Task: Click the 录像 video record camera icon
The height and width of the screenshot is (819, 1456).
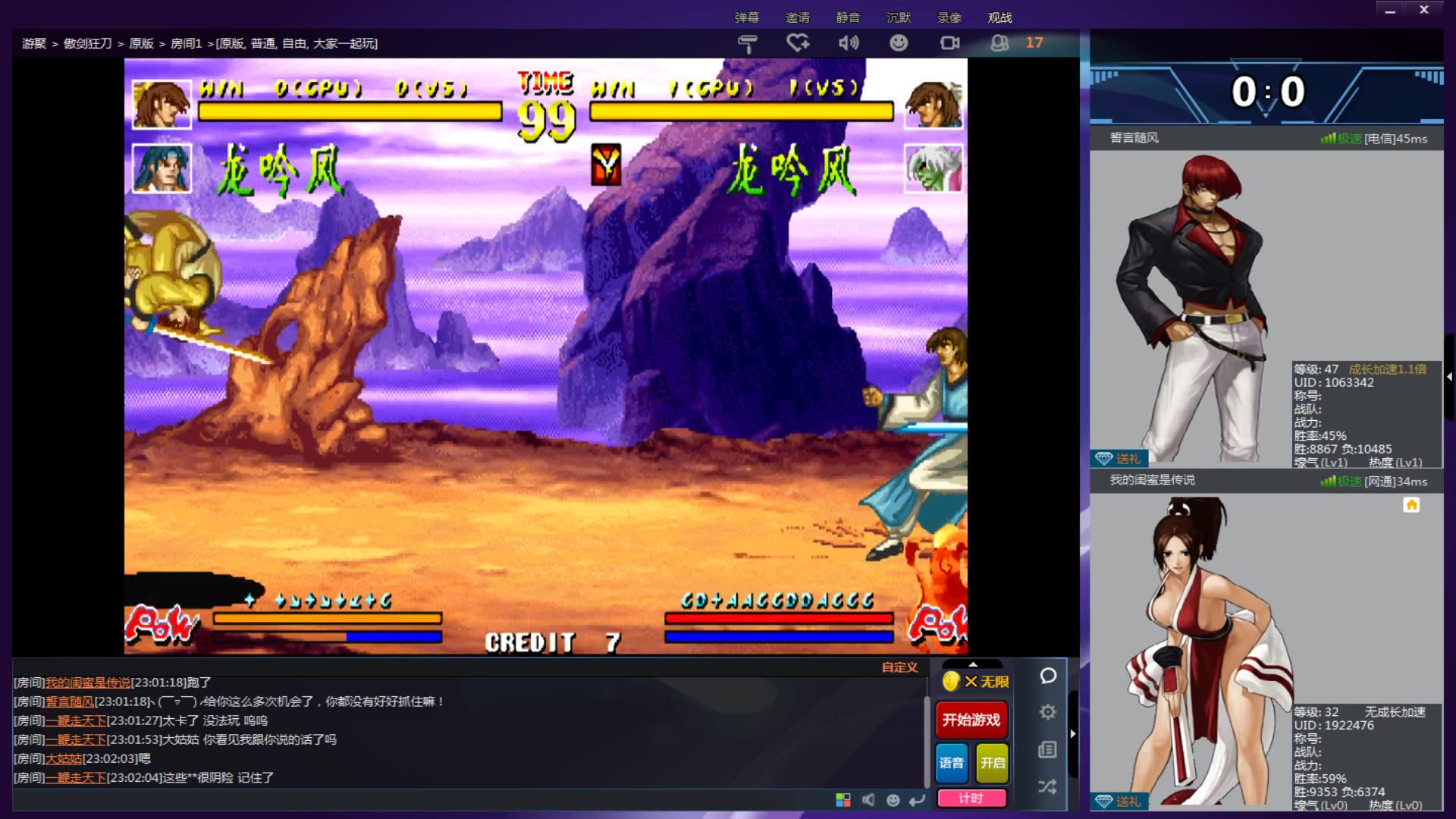Action: click(x=949, y=43)
